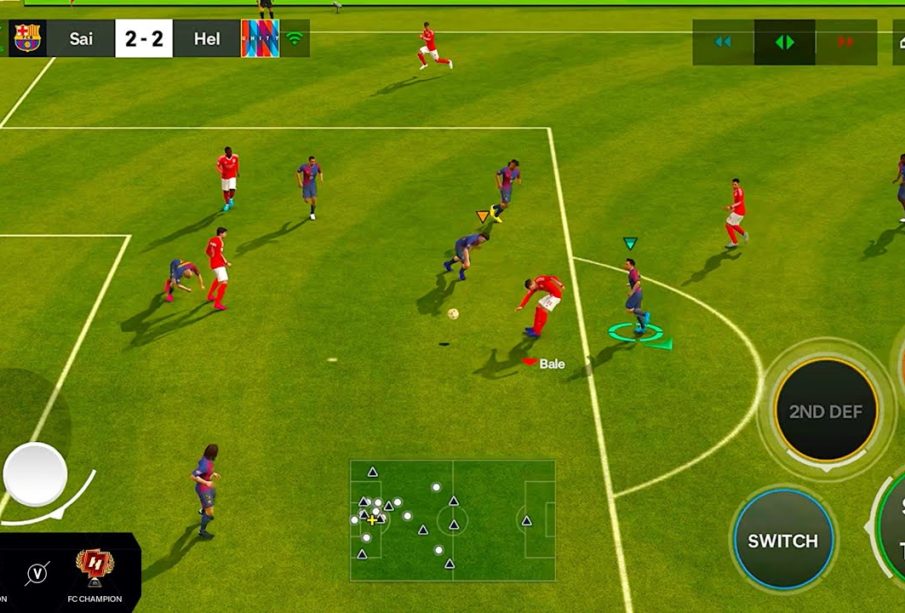Tap the SWITCH player button
Image resolution: width=905 pixels, height=613 pixels.
tap(783, 540)
